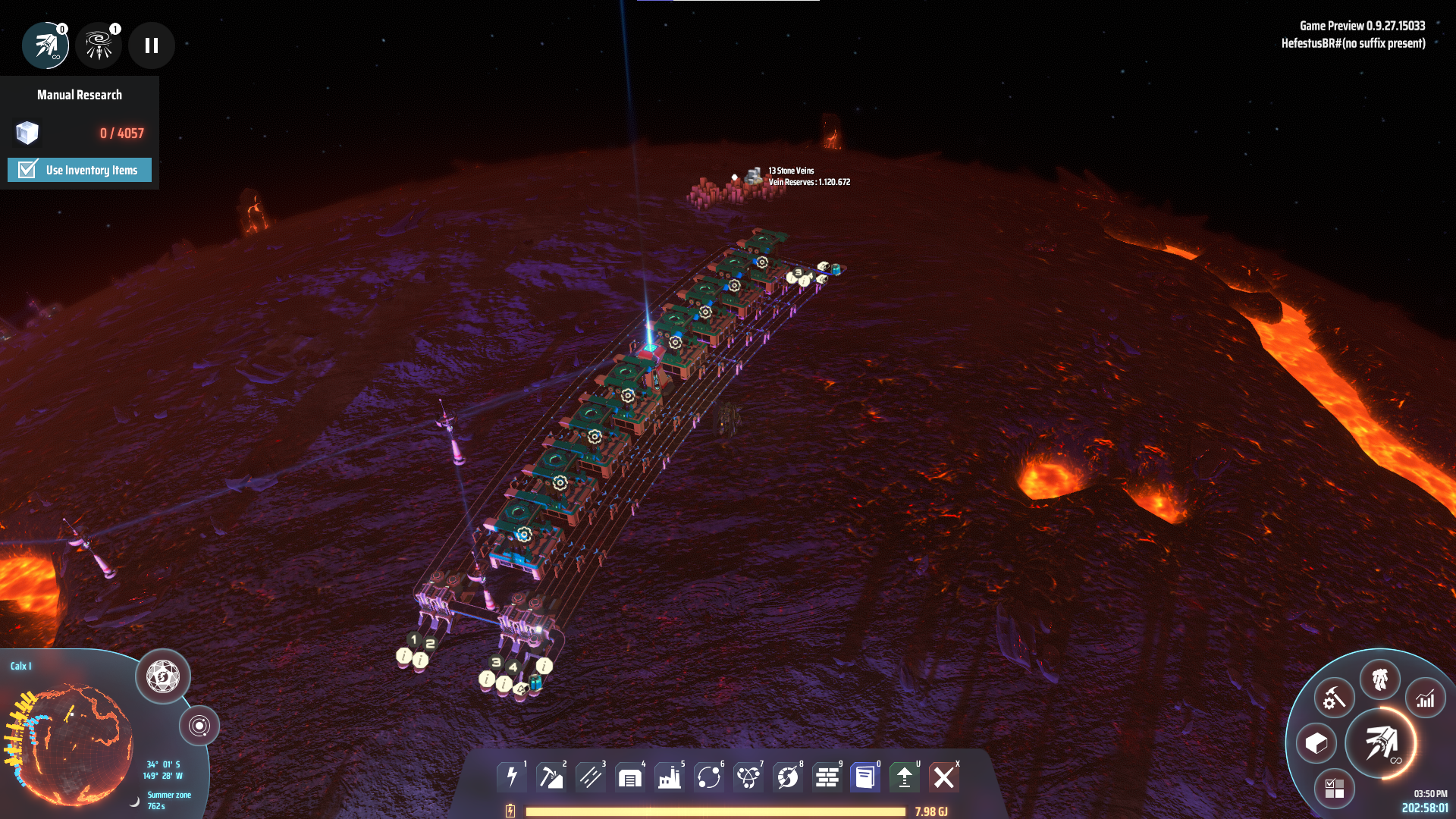Select the lightning bolt power build category
The image size is (1456, 819).
pyautogui.click(x=512, y=777)
